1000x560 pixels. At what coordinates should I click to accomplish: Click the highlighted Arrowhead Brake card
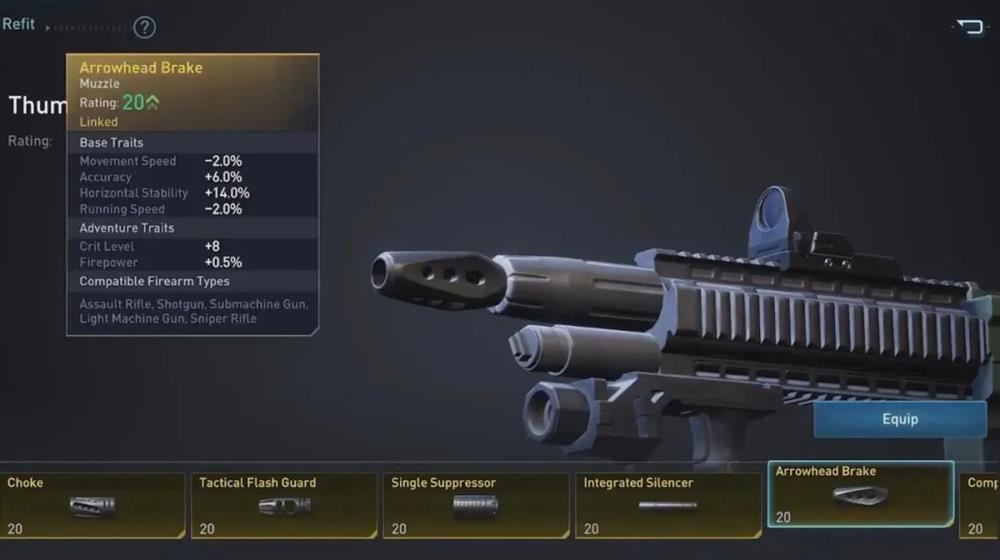pos(860,494)
